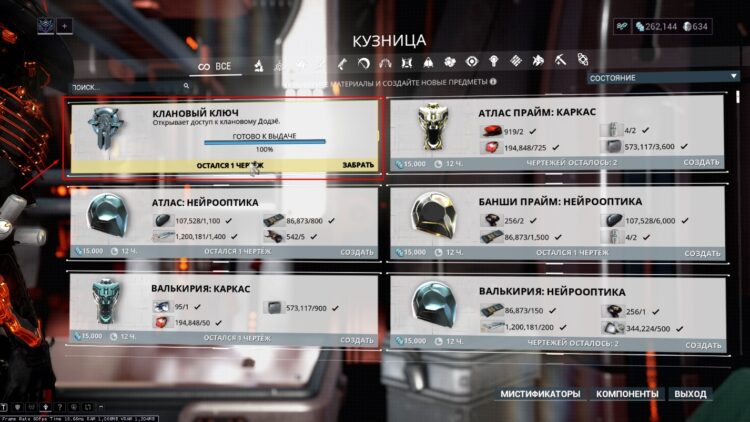The image size is (750, 422).
Task: Click the plus button beside the profile avatar
Action: point(65,24)
